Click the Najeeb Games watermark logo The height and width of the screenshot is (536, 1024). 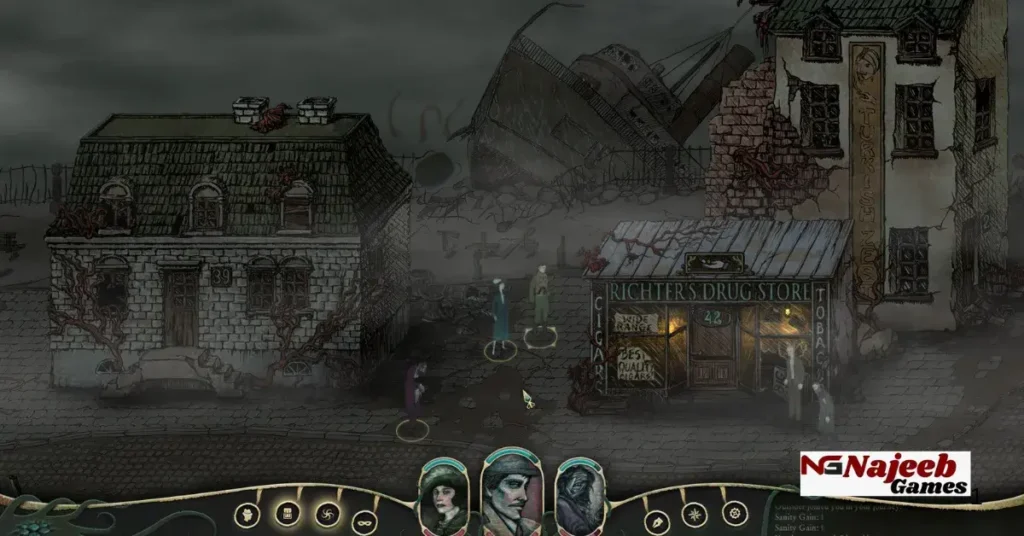pyautogui.click(x=884, y=474)
